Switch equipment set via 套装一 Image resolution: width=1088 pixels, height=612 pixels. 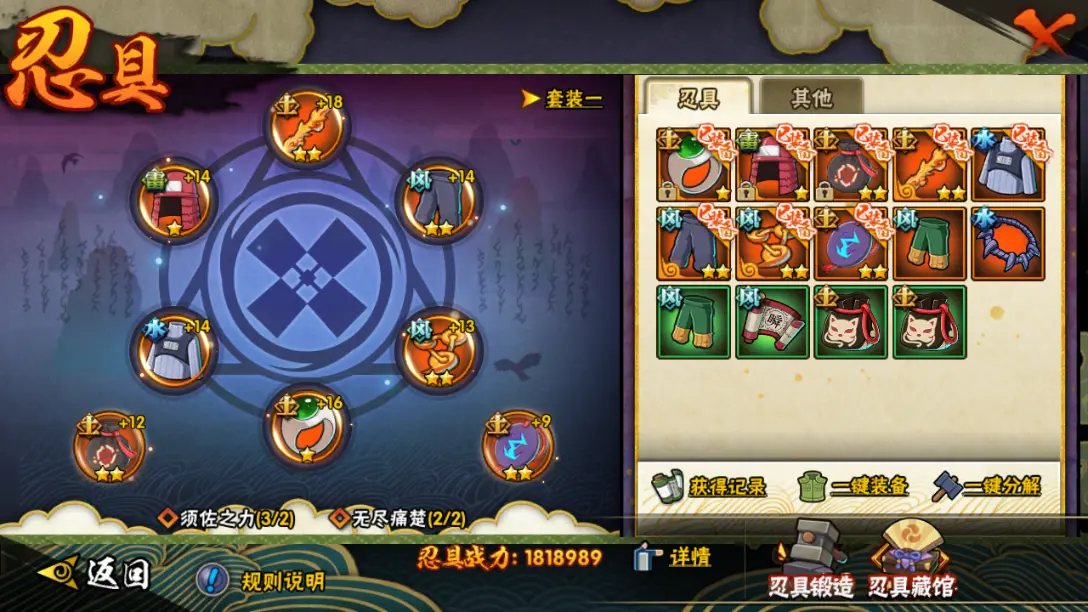(x=563, y=99)
